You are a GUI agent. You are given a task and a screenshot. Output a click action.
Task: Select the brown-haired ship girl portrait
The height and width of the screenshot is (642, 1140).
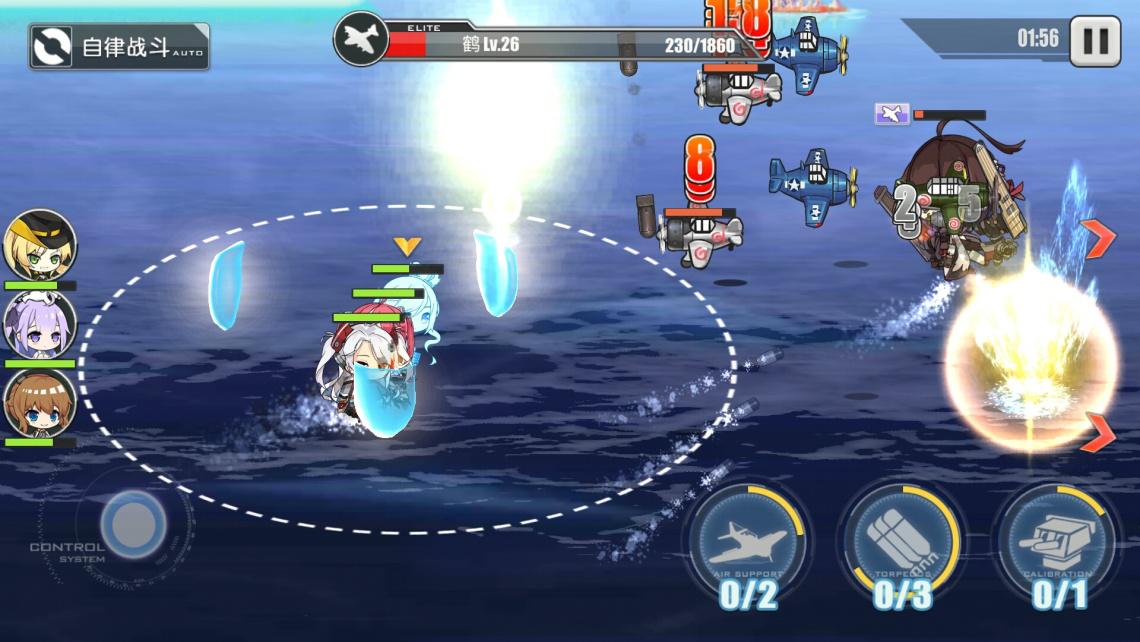40,403
